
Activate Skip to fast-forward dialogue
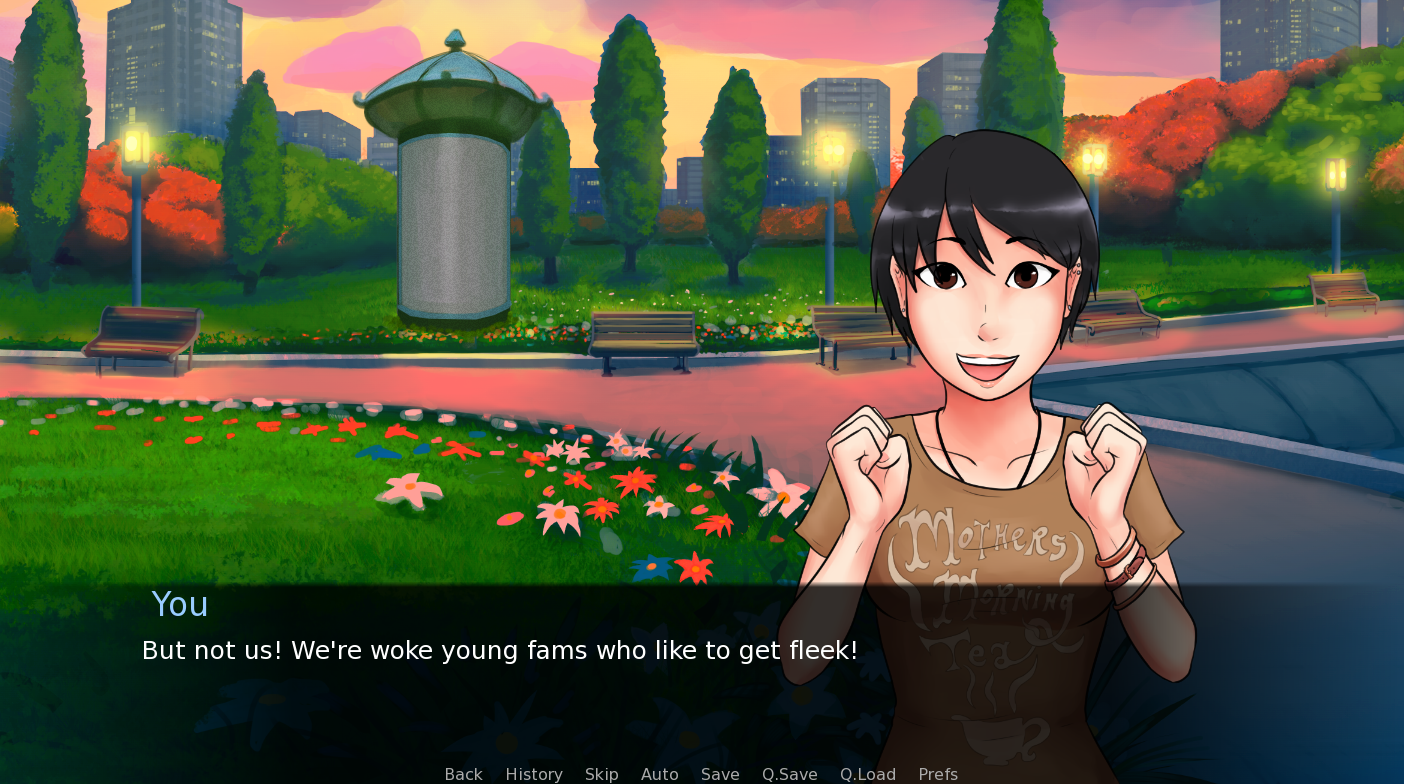[x=602, y=774]
